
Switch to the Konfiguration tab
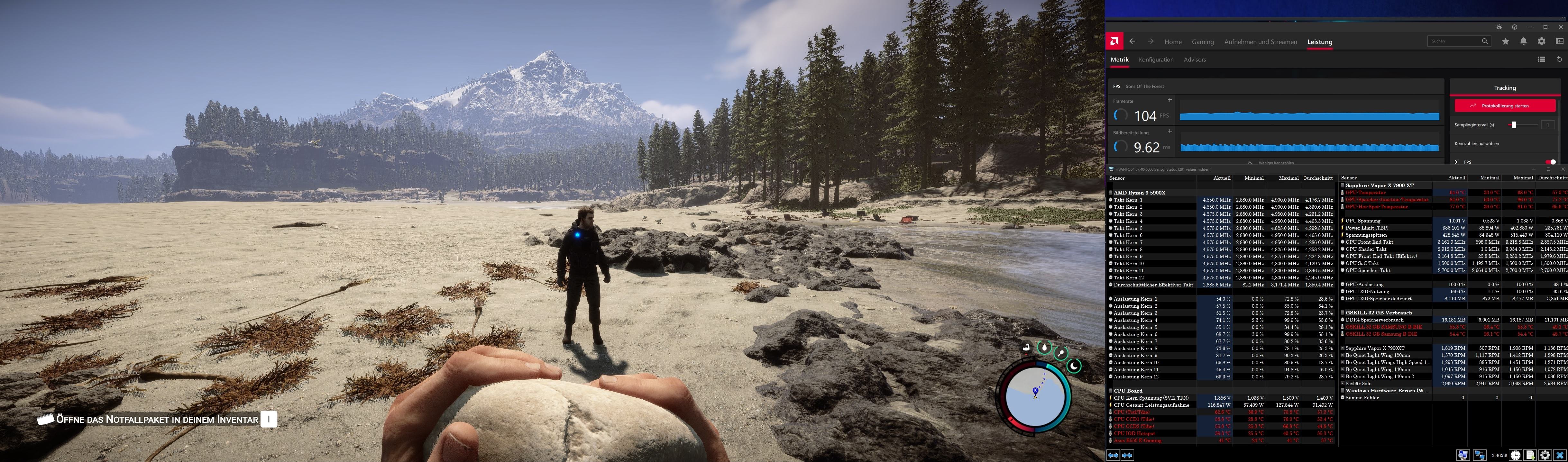1155,60
